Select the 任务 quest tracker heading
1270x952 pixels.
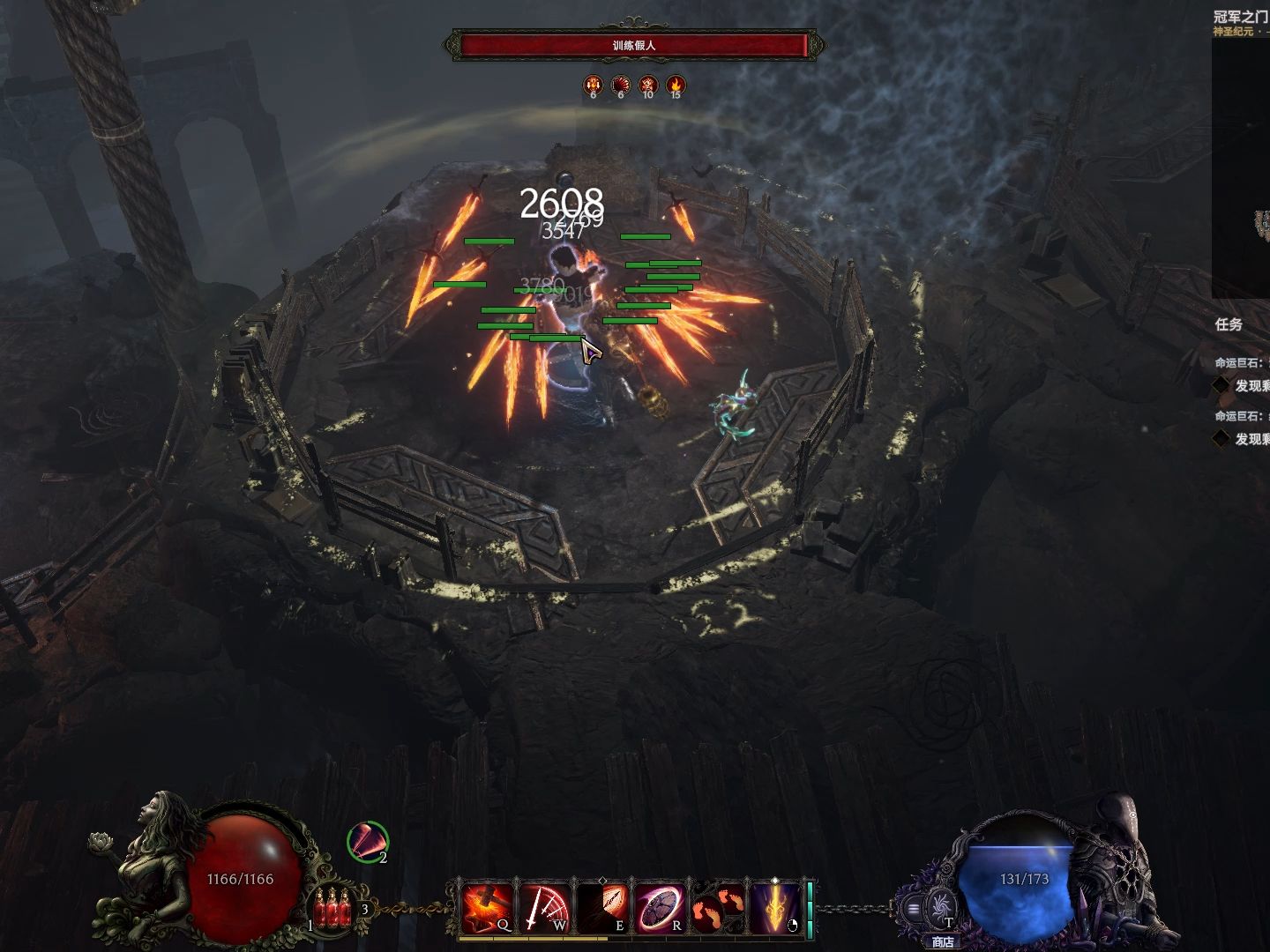(1229, 324)
